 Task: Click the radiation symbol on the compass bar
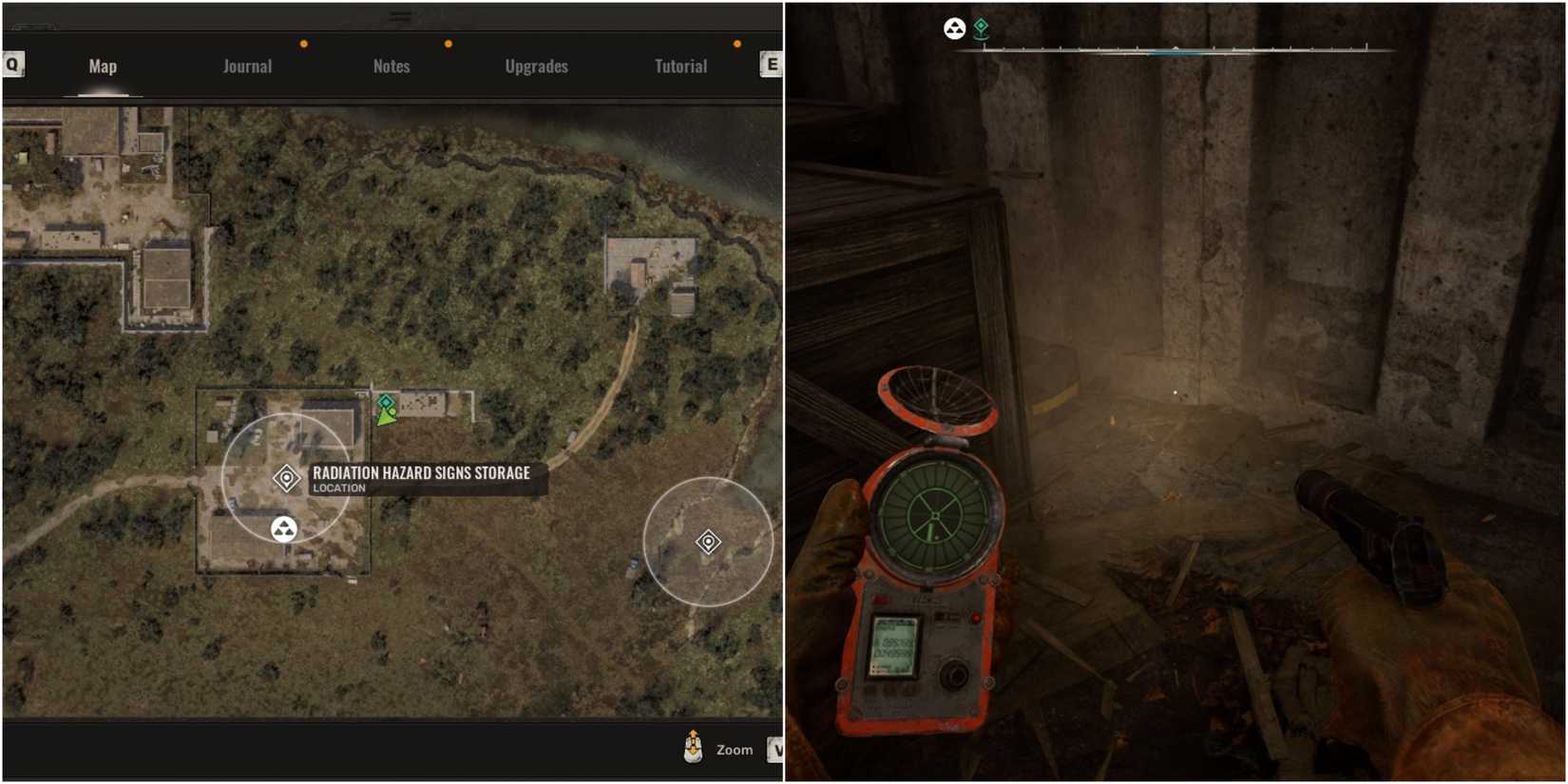[954, 29]
